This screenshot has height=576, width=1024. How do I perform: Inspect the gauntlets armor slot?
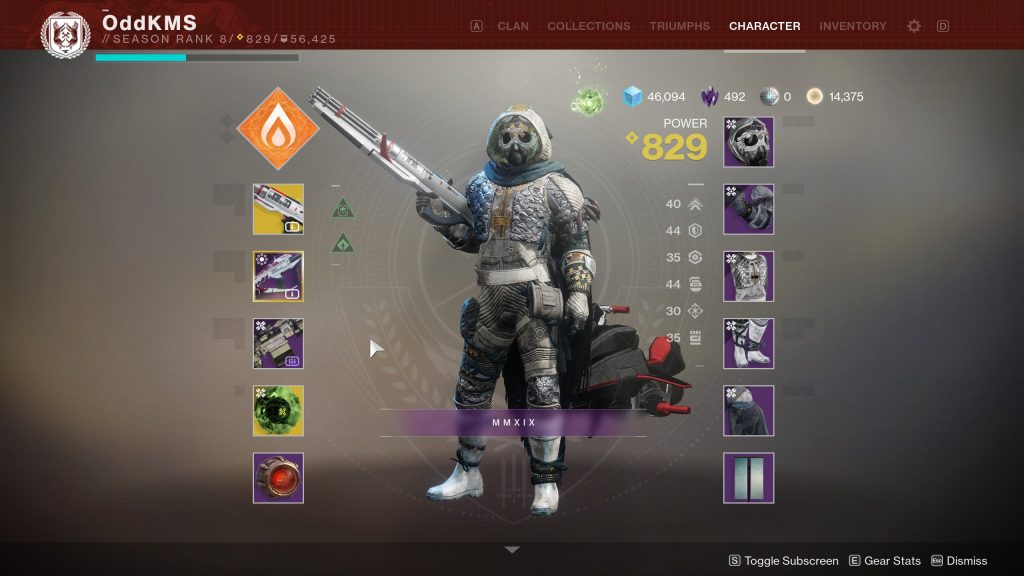(x=748, y=209)
